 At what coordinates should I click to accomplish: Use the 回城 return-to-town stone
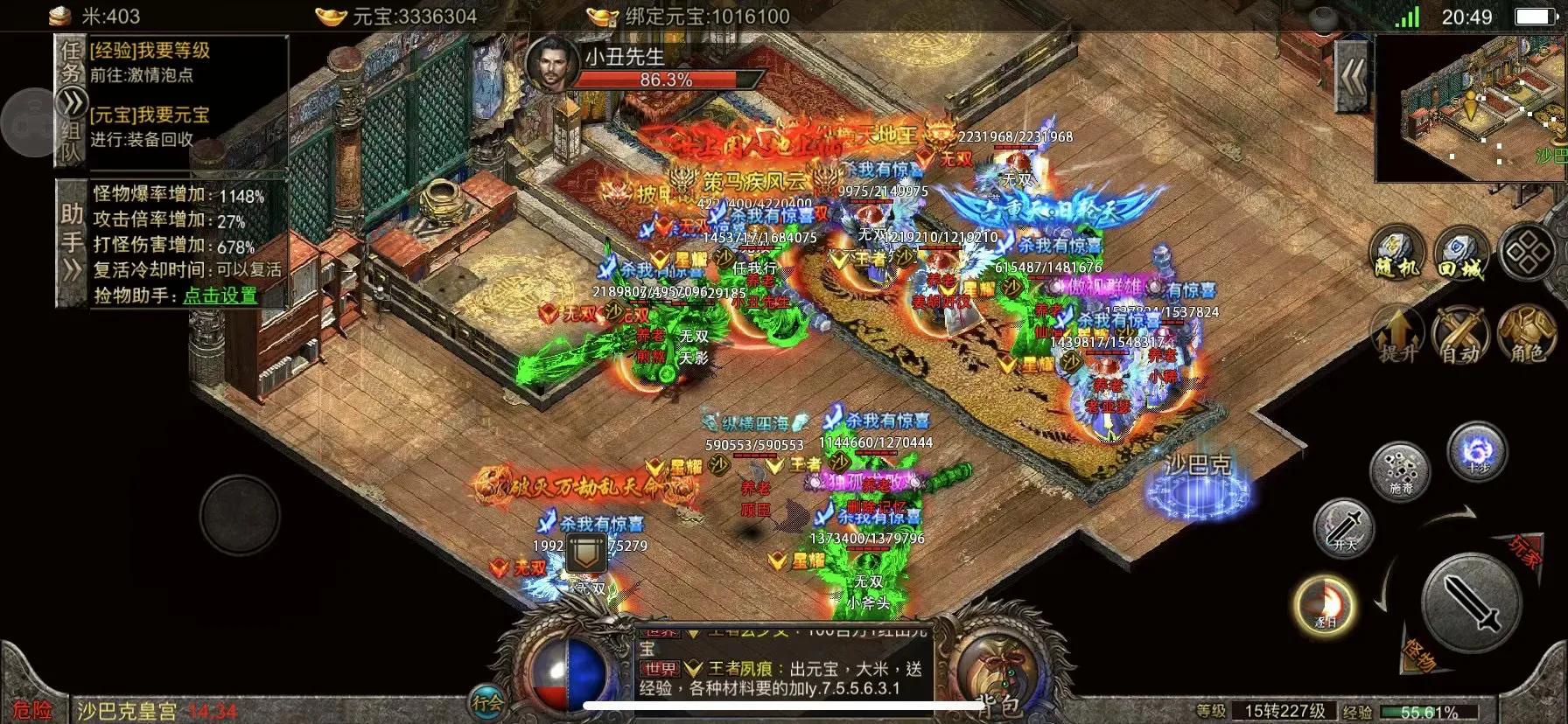1460,253
